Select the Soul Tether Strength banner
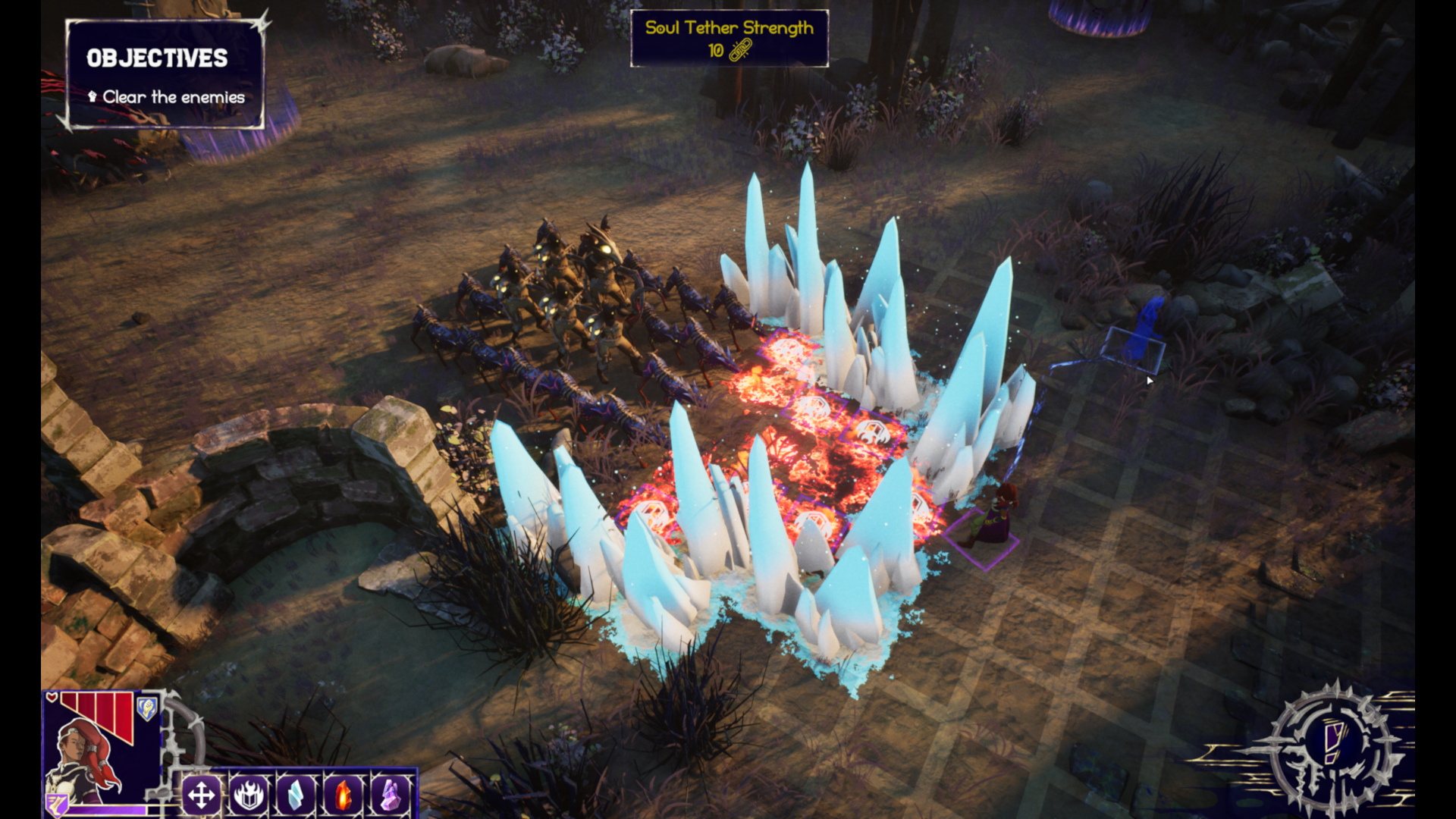The image size is (1456, 819). point(729,39)
